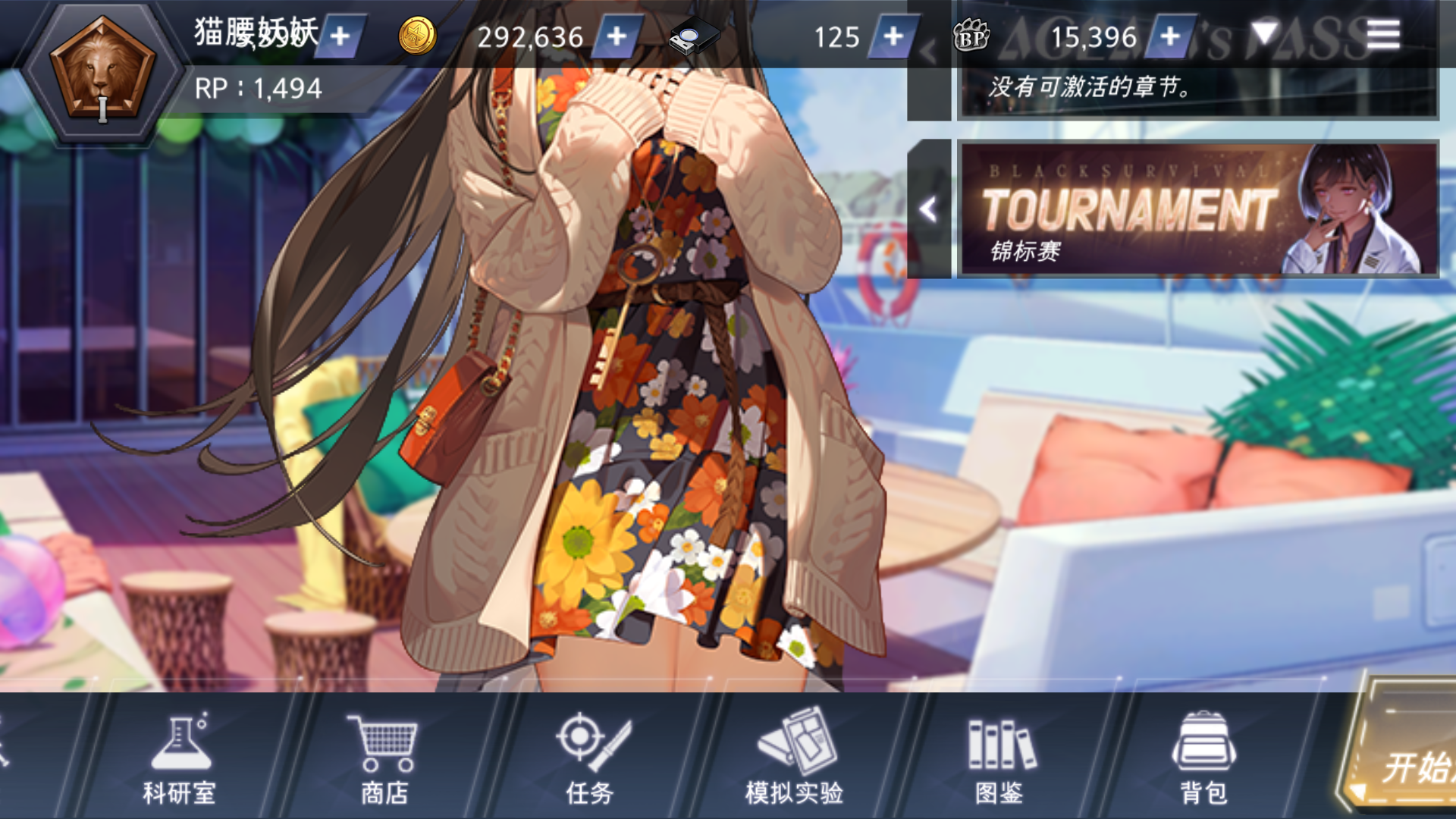Add more gold via its plus button

(616, 36)
